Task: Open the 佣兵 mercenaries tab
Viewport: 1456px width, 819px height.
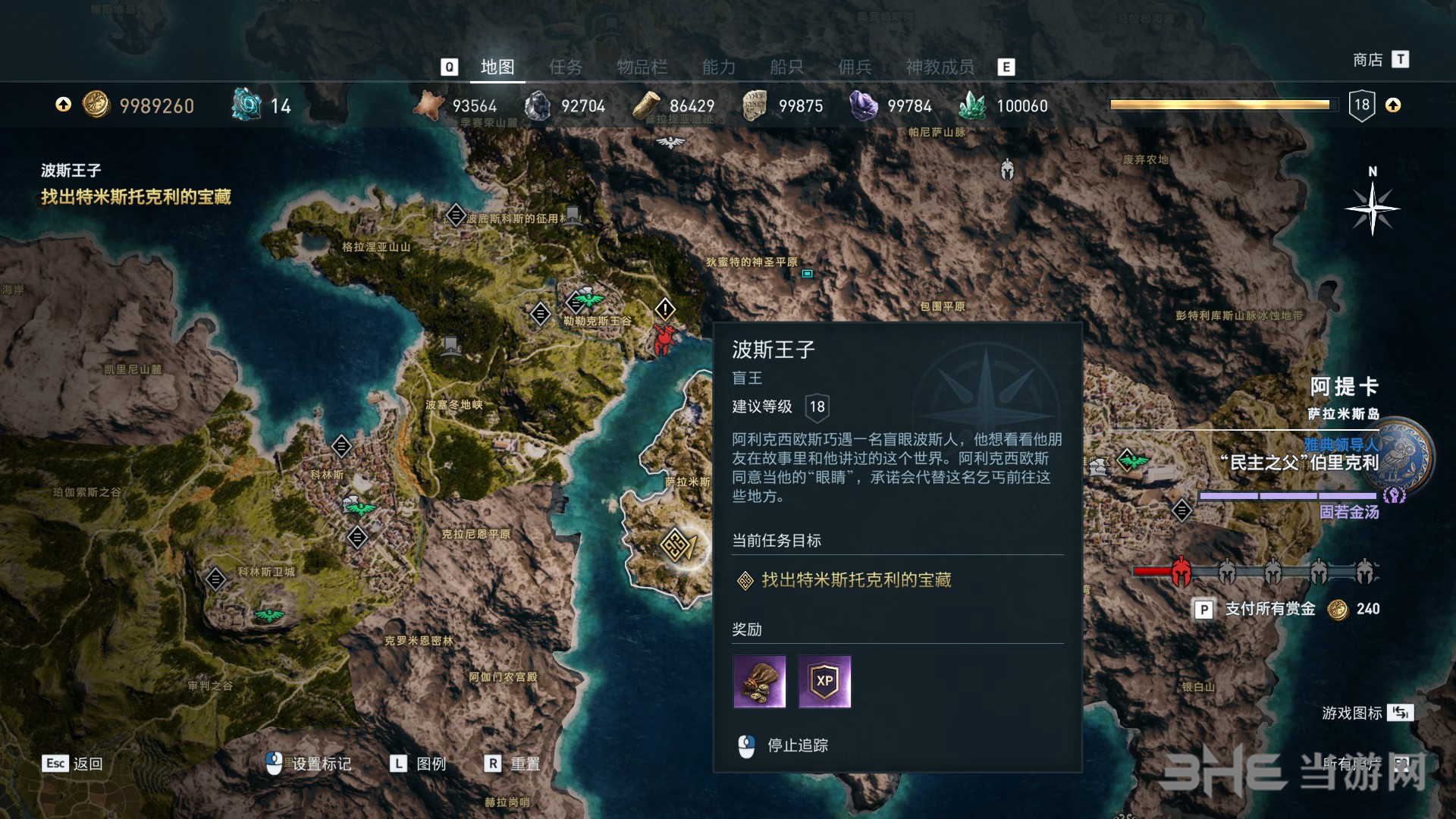Action: pyautogui.click(x=855, y=67)
